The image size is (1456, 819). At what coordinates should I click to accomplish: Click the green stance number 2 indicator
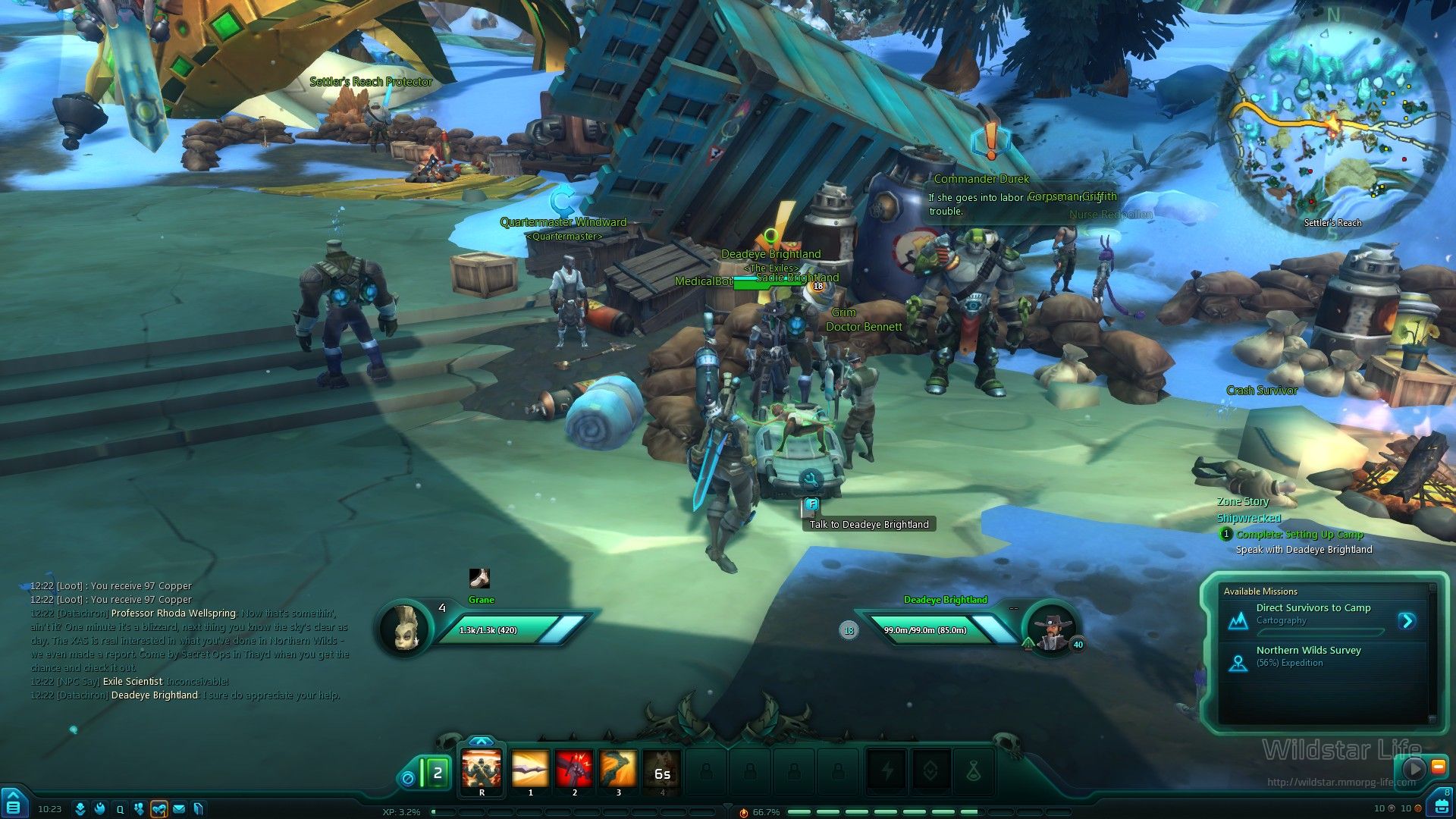(437, 774)
